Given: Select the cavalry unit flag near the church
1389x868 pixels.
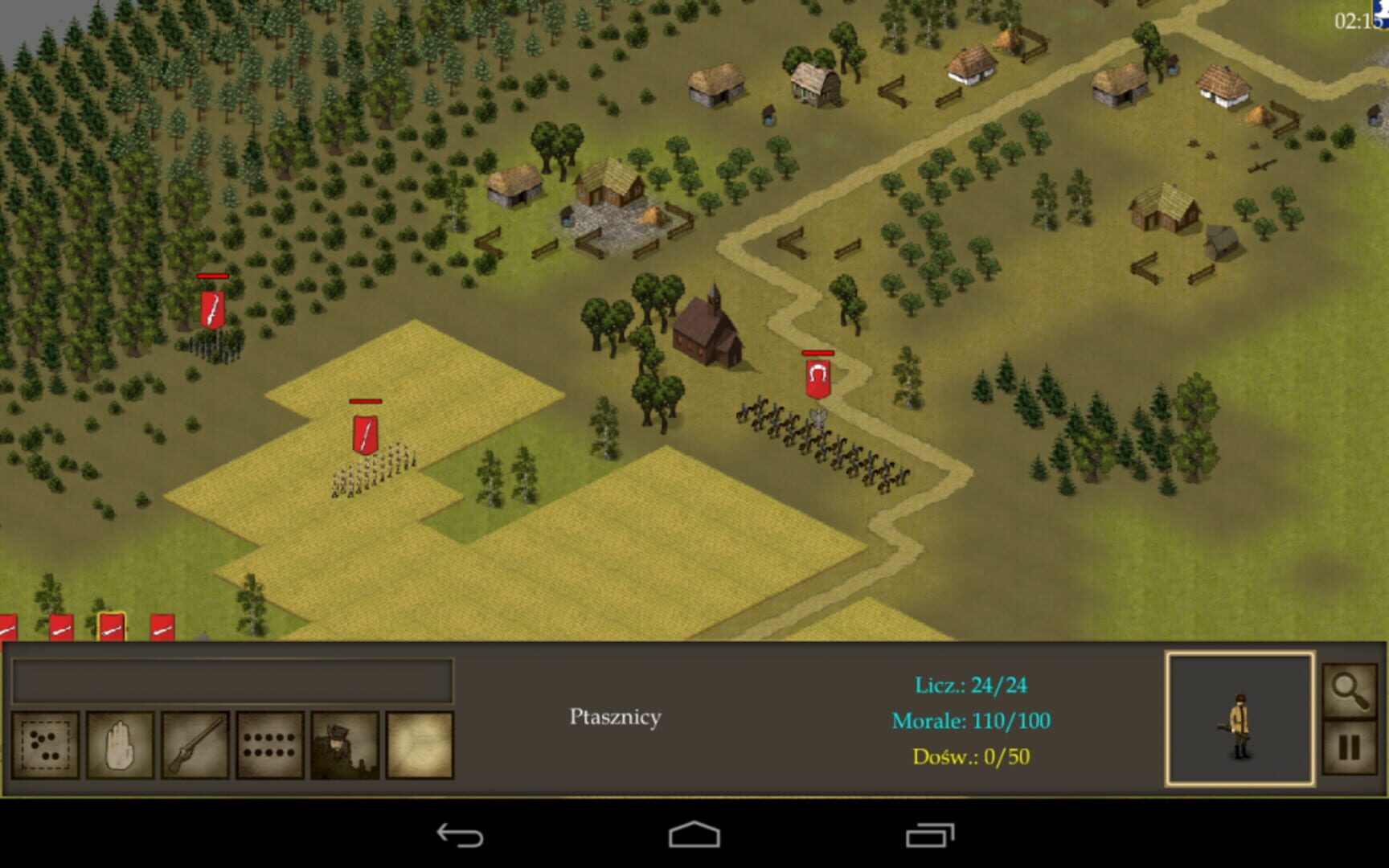Looking at the screenshot, I should 817,378.
